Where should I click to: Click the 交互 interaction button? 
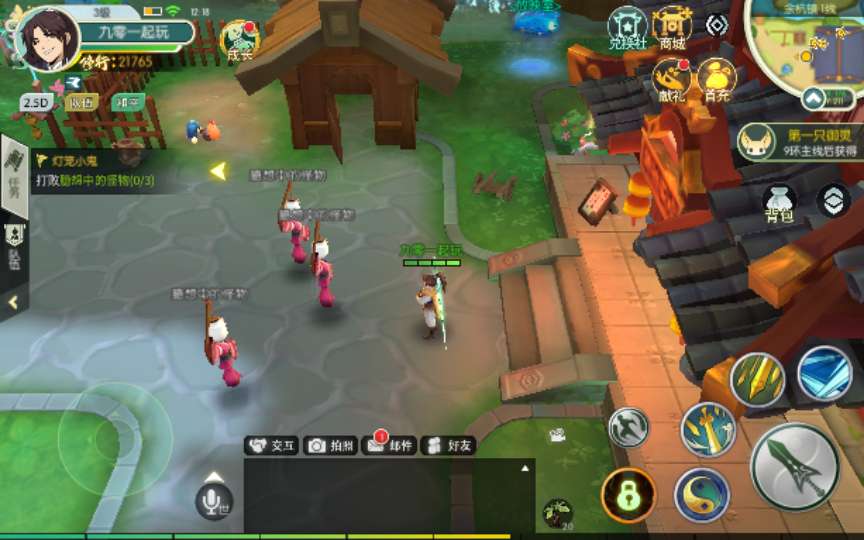[273, 446]
